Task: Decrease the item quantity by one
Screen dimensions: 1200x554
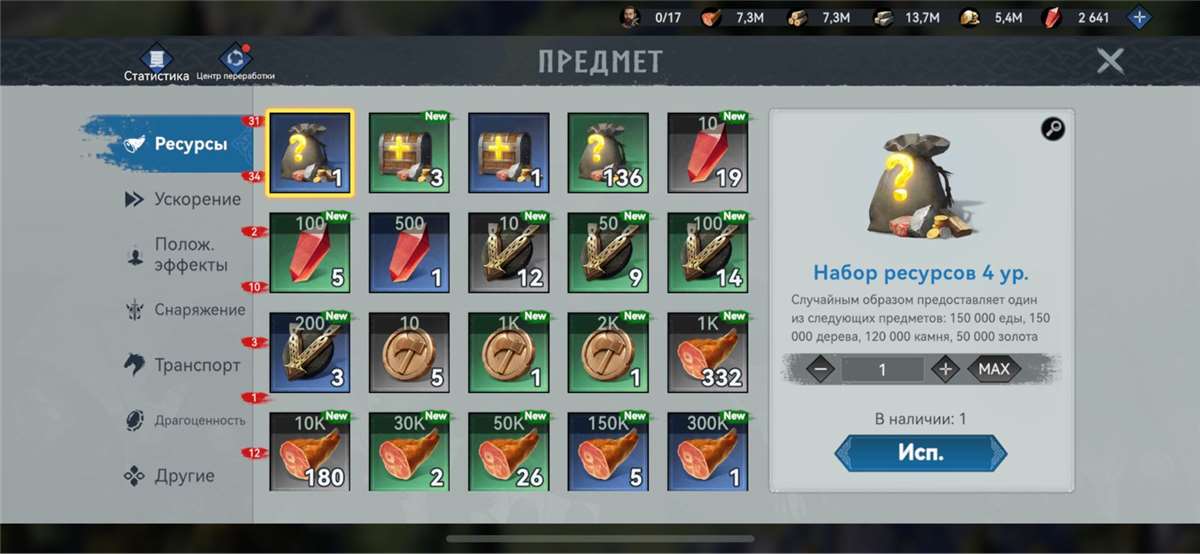Action: tap(820, 369)
